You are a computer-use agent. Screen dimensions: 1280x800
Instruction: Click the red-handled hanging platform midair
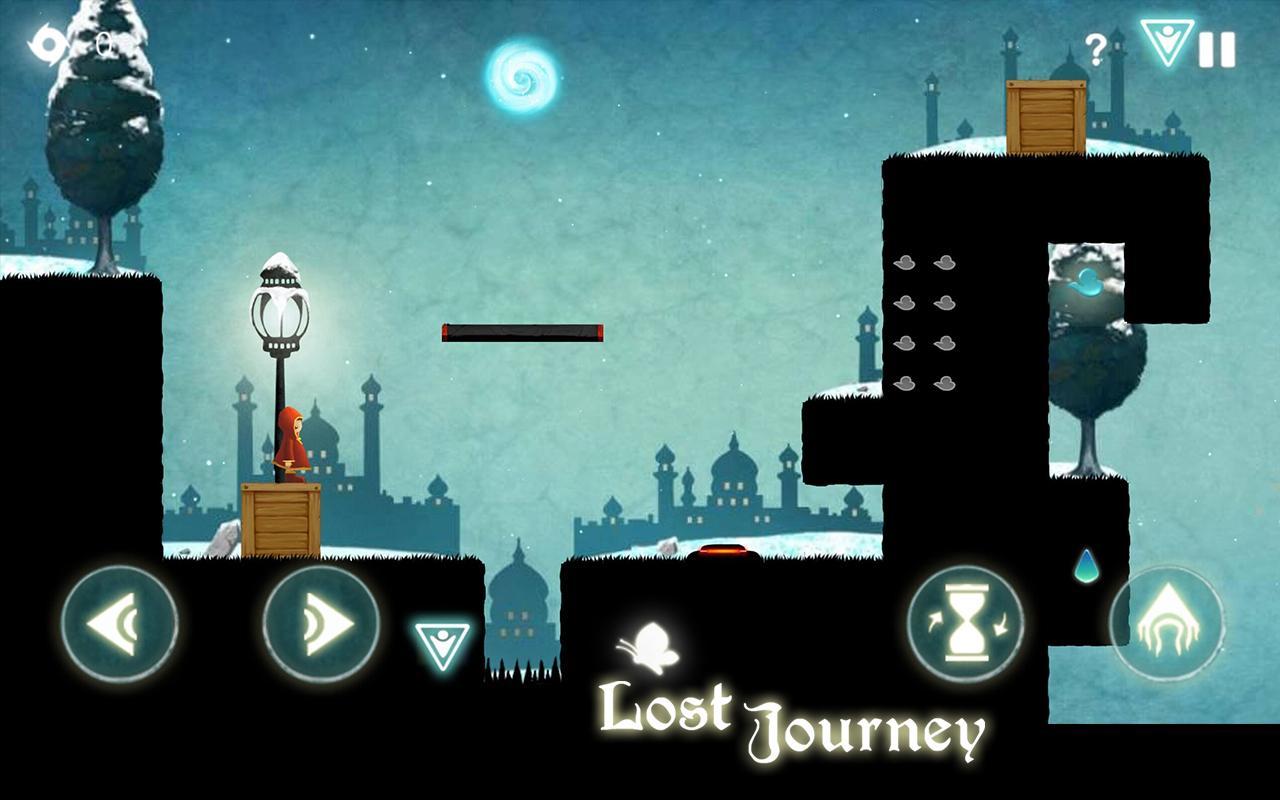[x=522, y=330]
